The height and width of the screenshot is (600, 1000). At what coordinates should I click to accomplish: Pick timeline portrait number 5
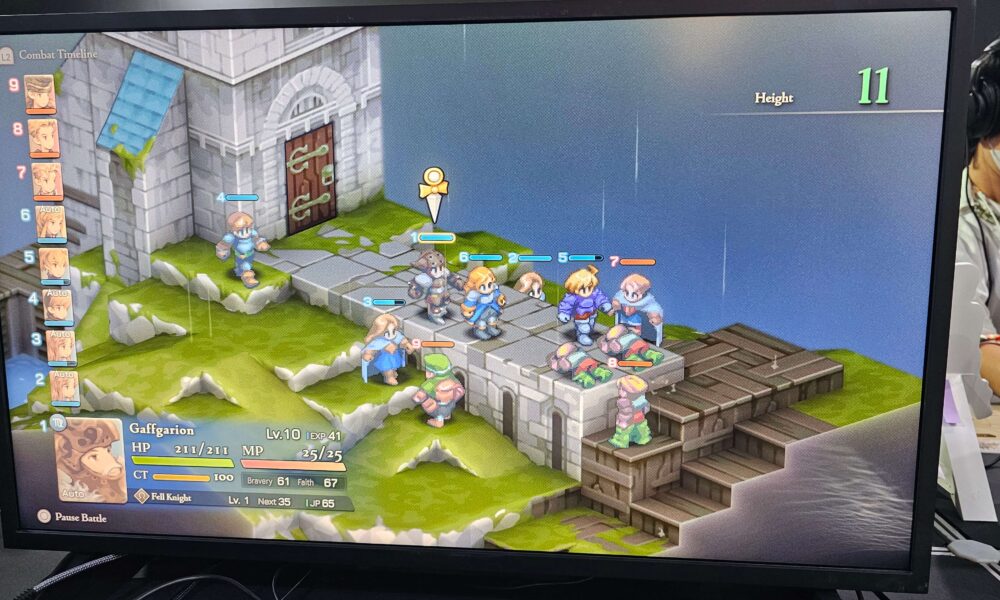click(x=54, y=265)
